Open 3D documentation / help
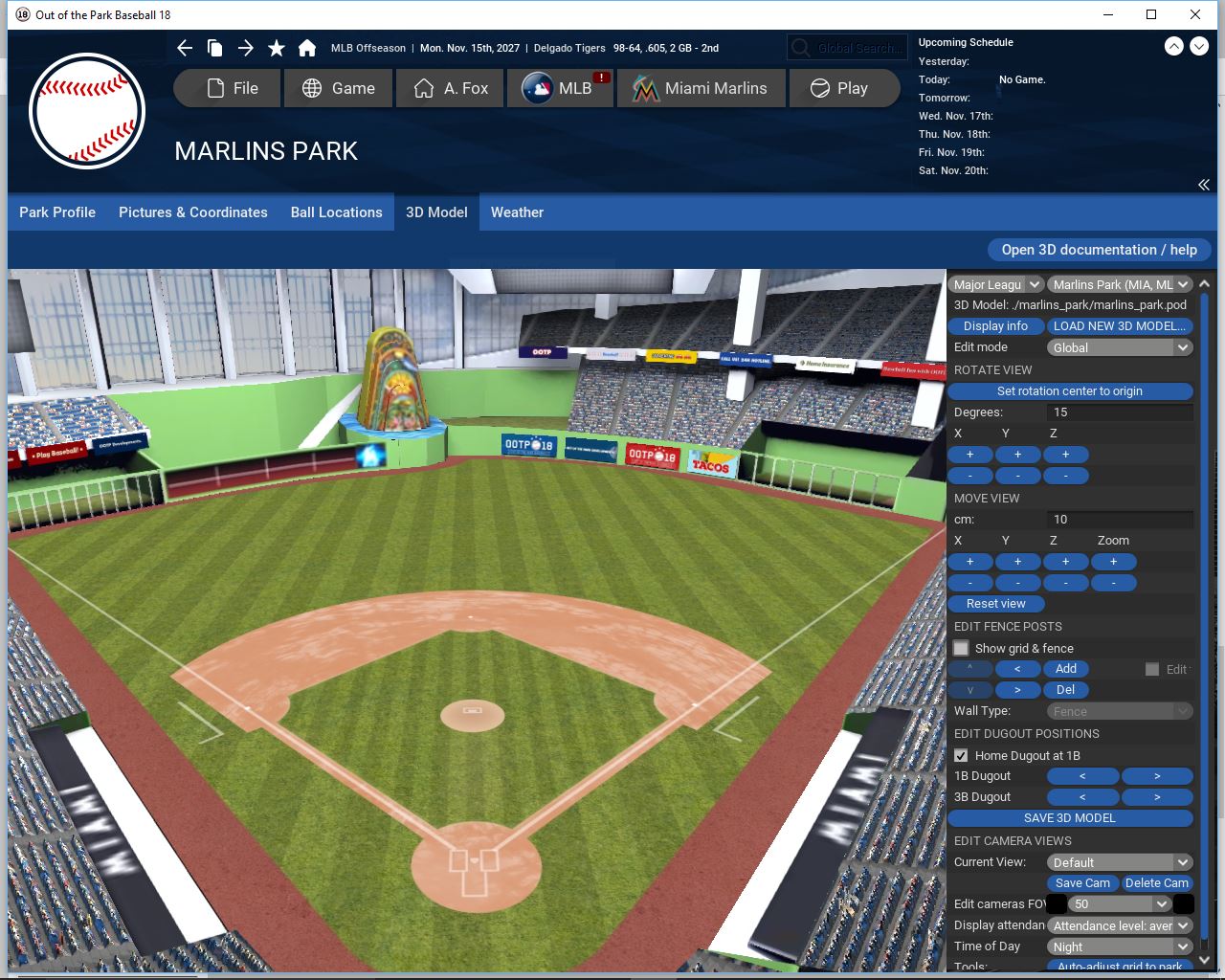This screenshot has width=1225, height=980. pyautogui.click(x=1099, y=250)
